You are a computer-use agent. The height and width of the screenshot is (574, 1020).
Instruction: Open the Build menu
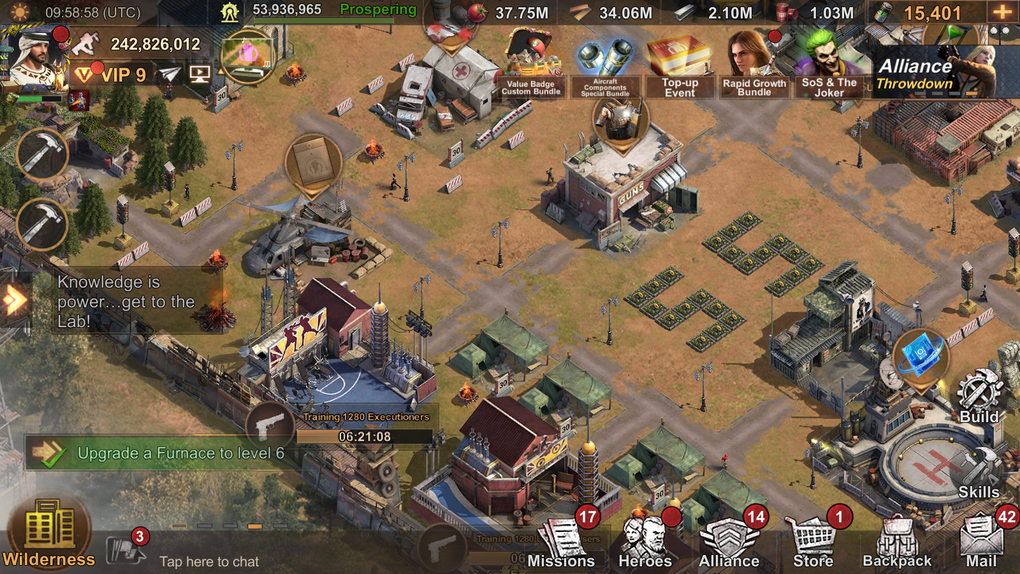(x=979, y=395)
